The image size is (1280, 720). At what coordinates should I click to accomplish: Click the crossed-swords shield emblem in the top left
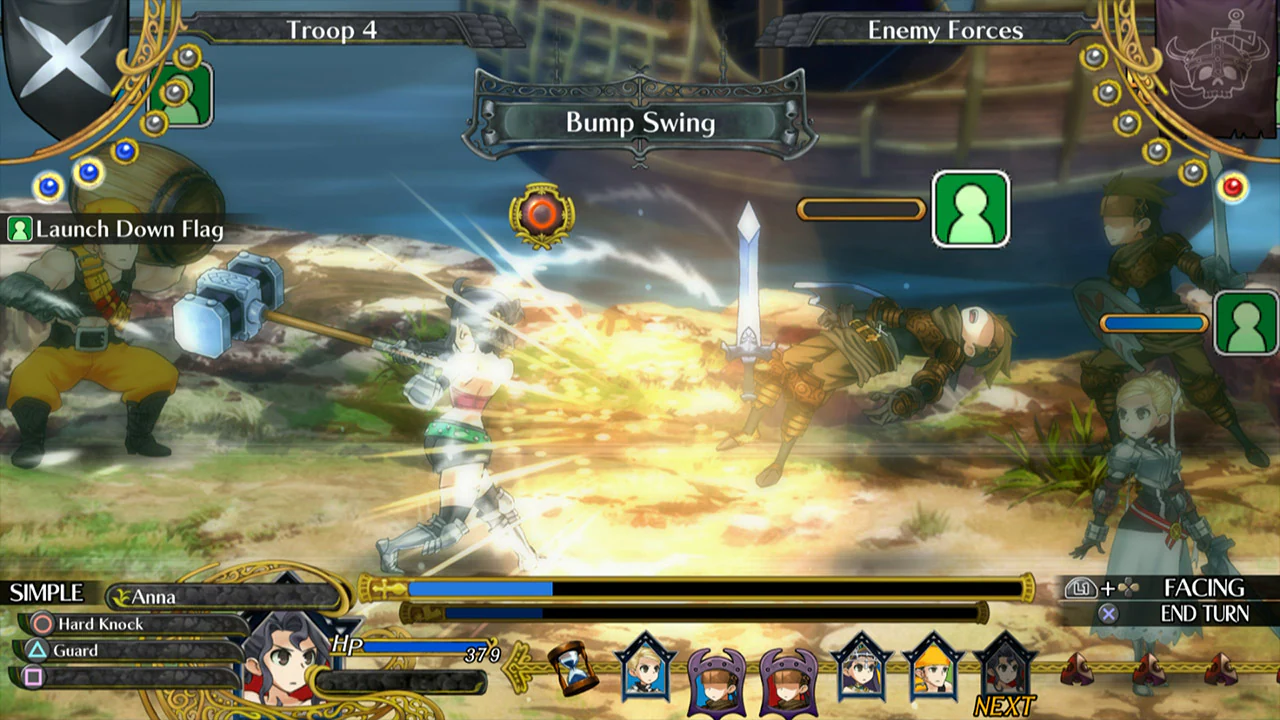pyautogui.click(x=62, y=55)
